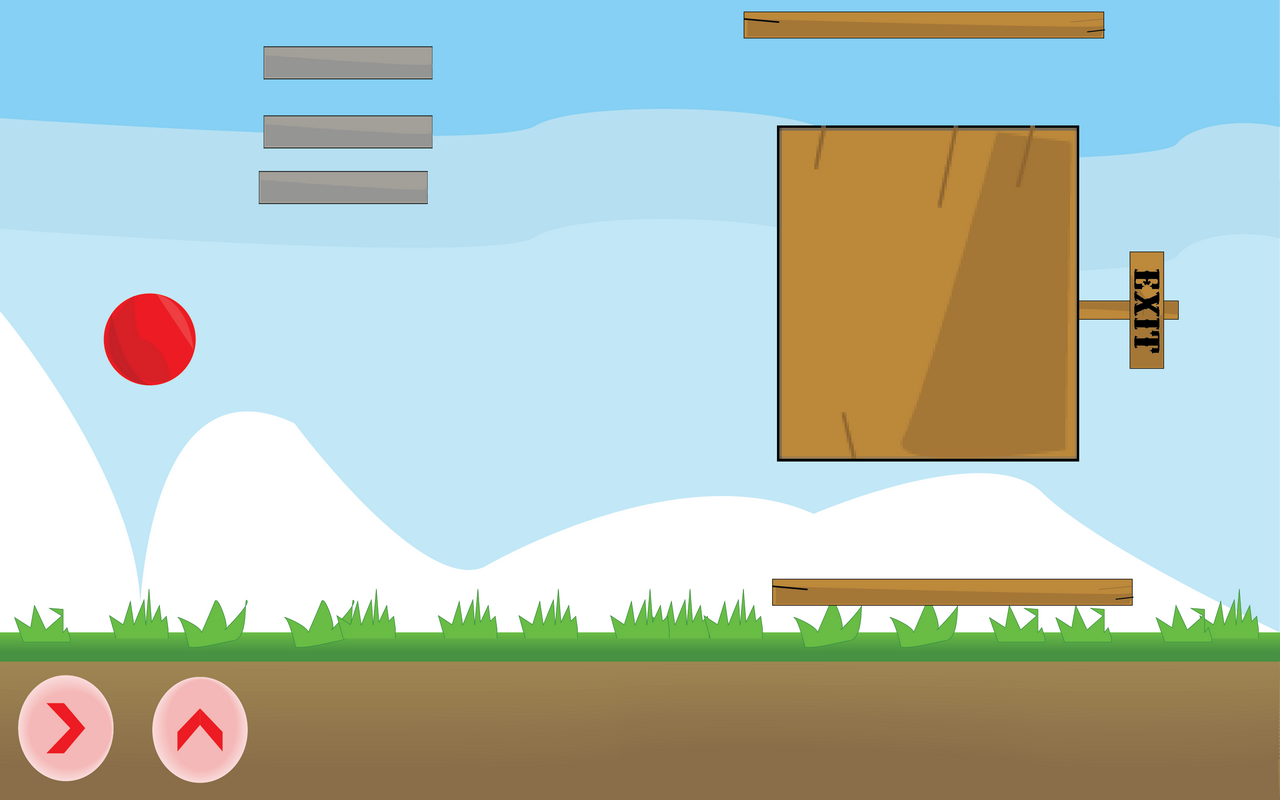Click the bottom gray metal platform
Viewport: 1280px width, 800px height.
tap(345, 186)
